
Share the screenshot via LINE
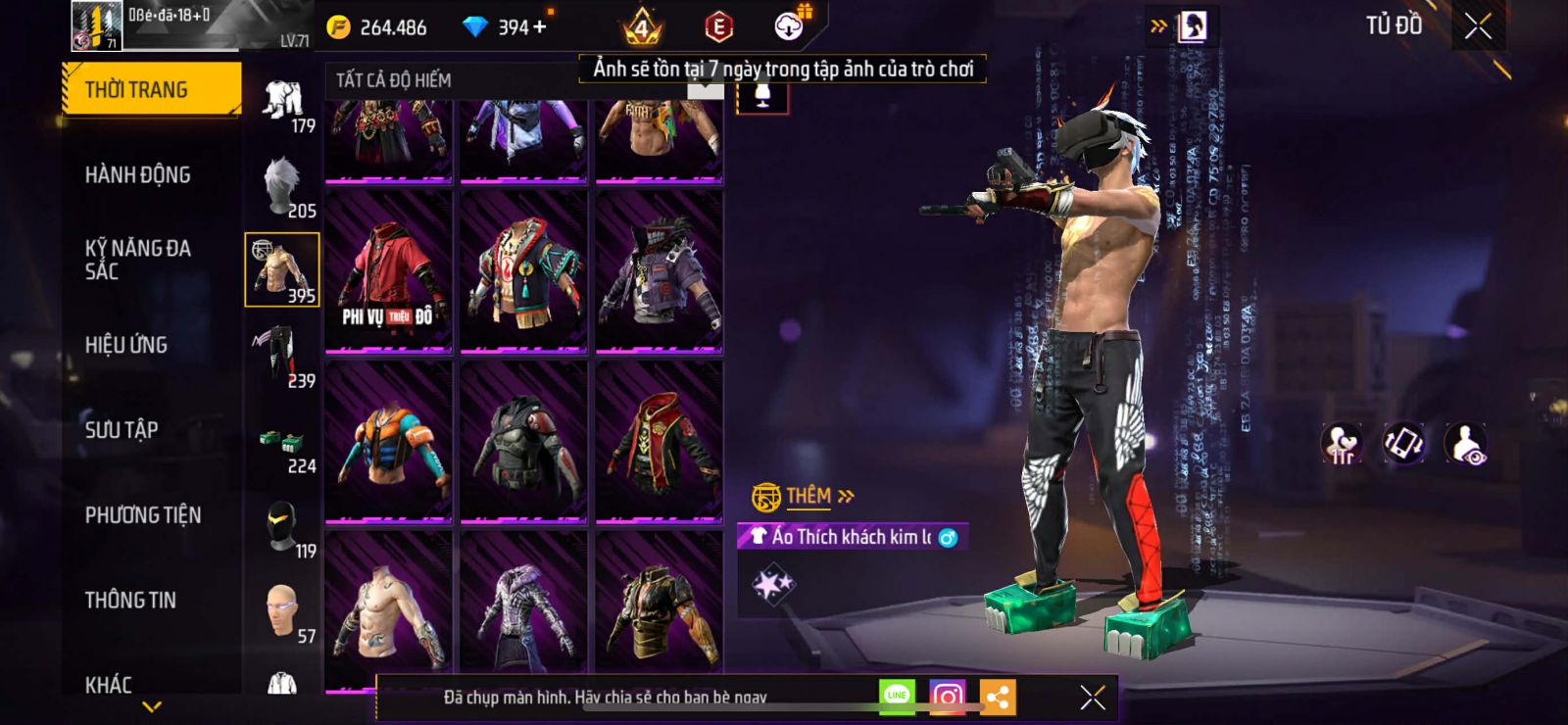click(x=897, y=697)
